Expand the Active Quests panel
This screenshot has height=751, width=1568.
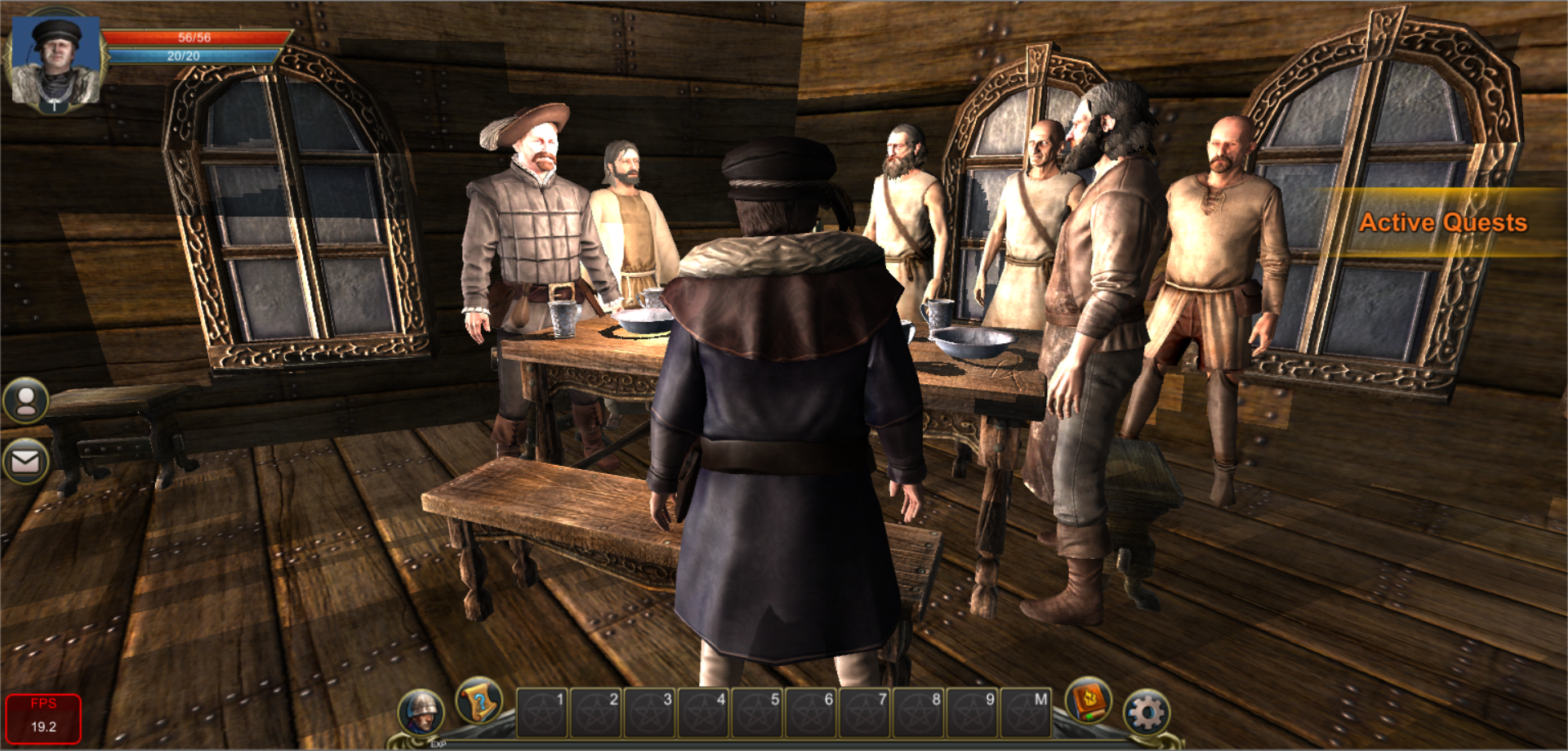point(1442,222)
